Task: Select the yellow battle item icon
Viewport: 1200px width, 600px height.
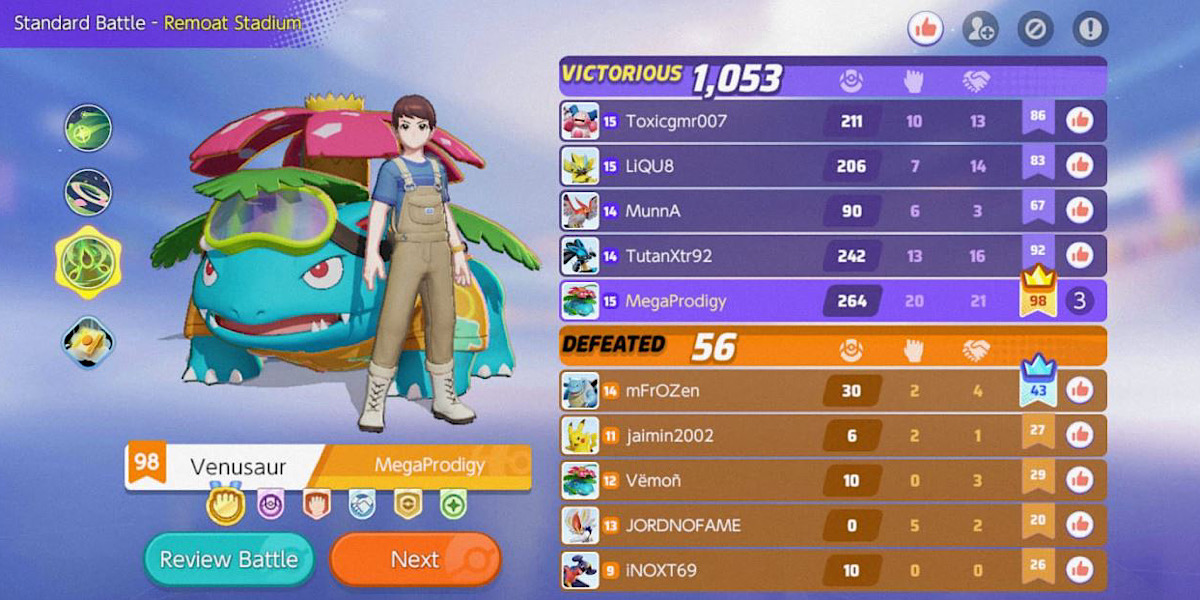Action: pyautogui.click(x=88, y=342)
